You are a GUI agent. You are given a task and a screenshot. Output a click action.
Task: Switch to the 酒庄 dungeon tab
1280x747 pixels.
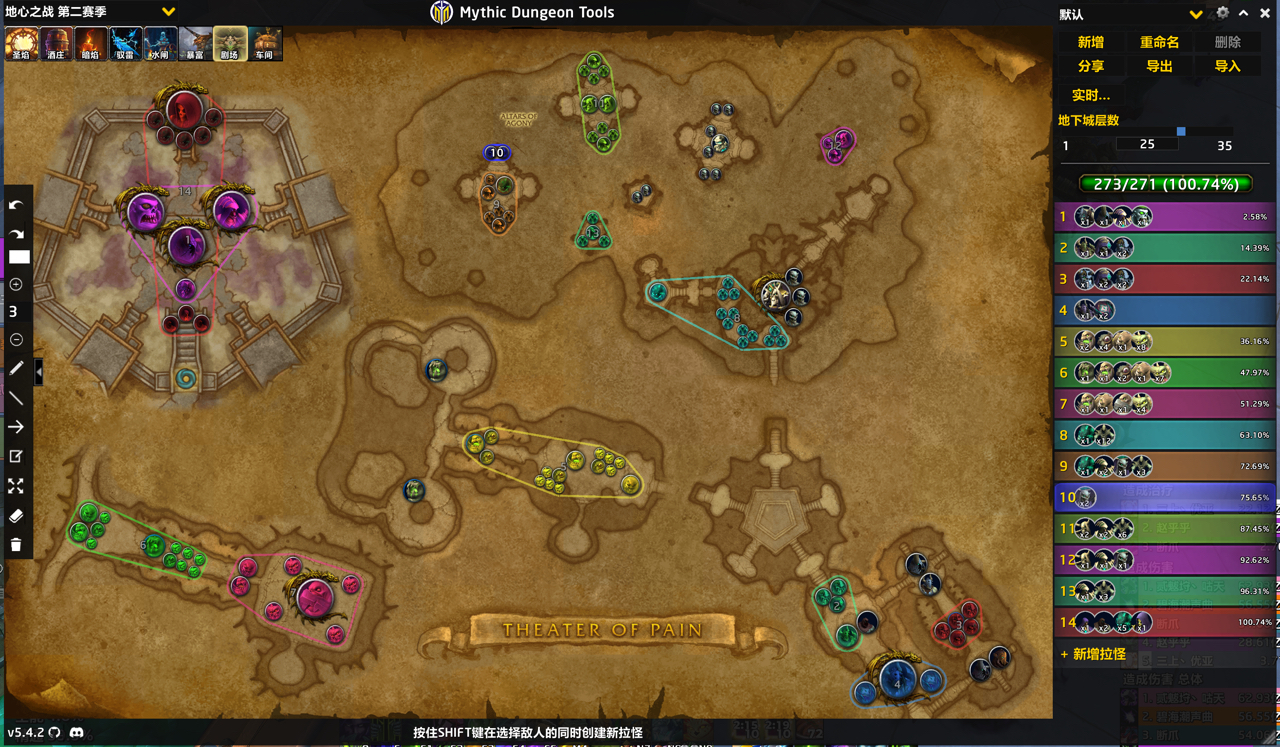(55, 43)
